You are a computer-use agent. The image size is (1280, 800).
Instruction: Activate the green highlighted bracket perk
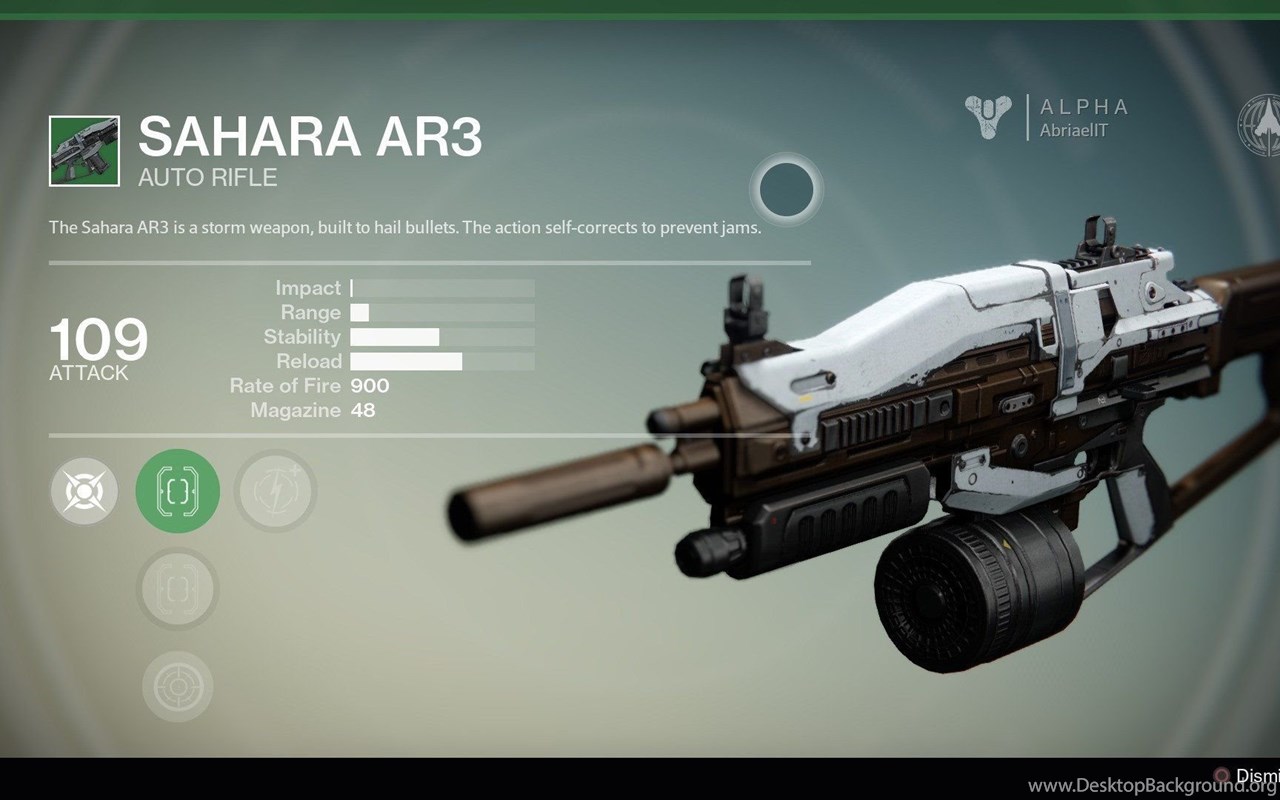pyautogui.click(x=178, y=491)
